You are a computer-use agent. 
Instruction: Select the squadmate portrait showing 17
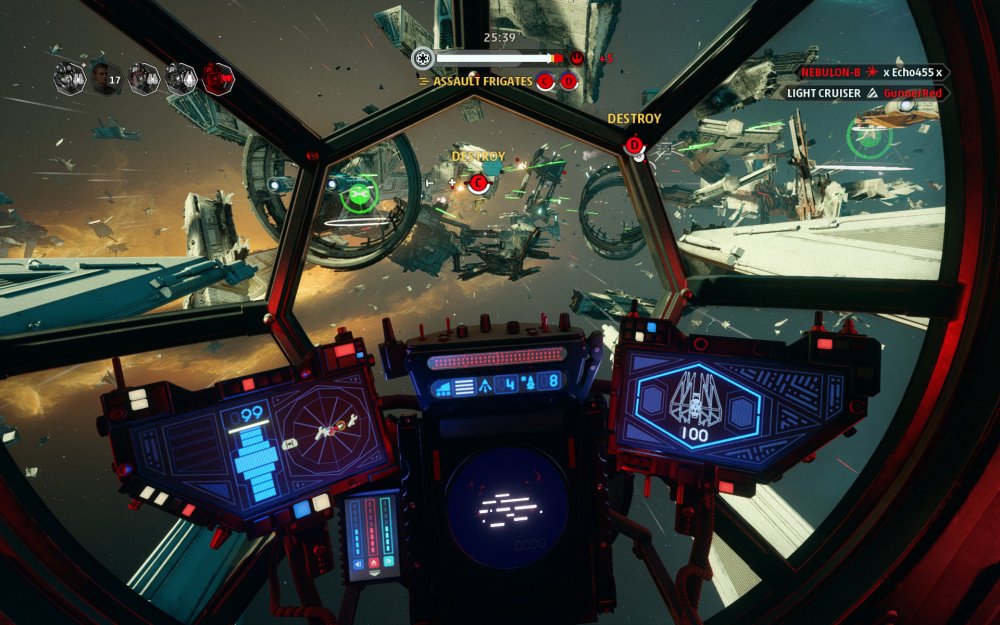[106, 78]
